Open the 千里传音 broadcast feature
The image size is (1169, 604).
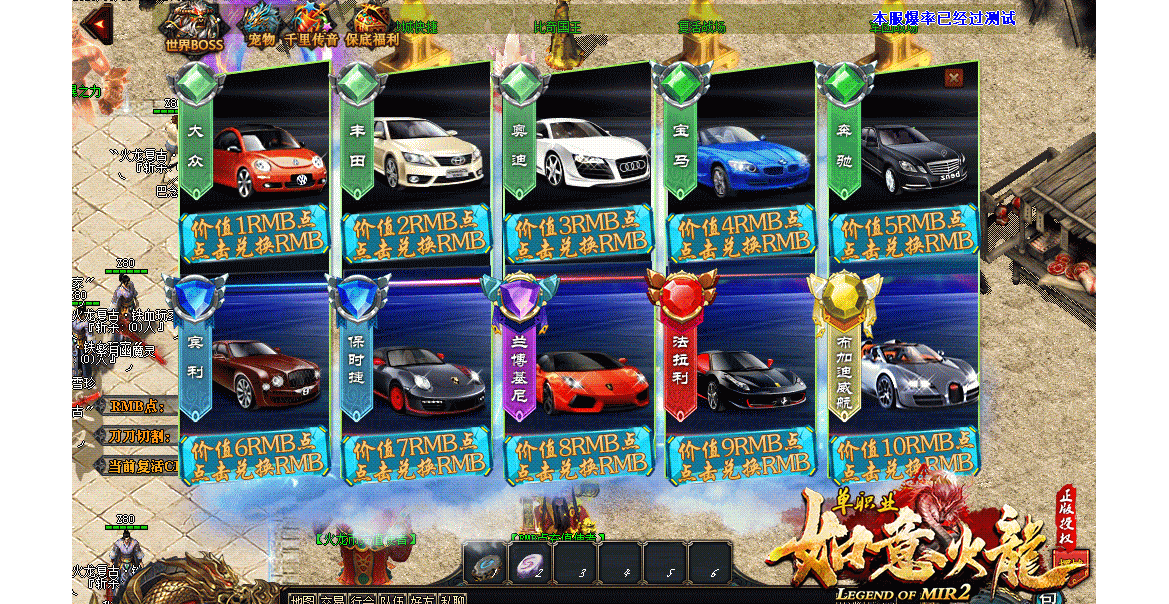[311, 25]
